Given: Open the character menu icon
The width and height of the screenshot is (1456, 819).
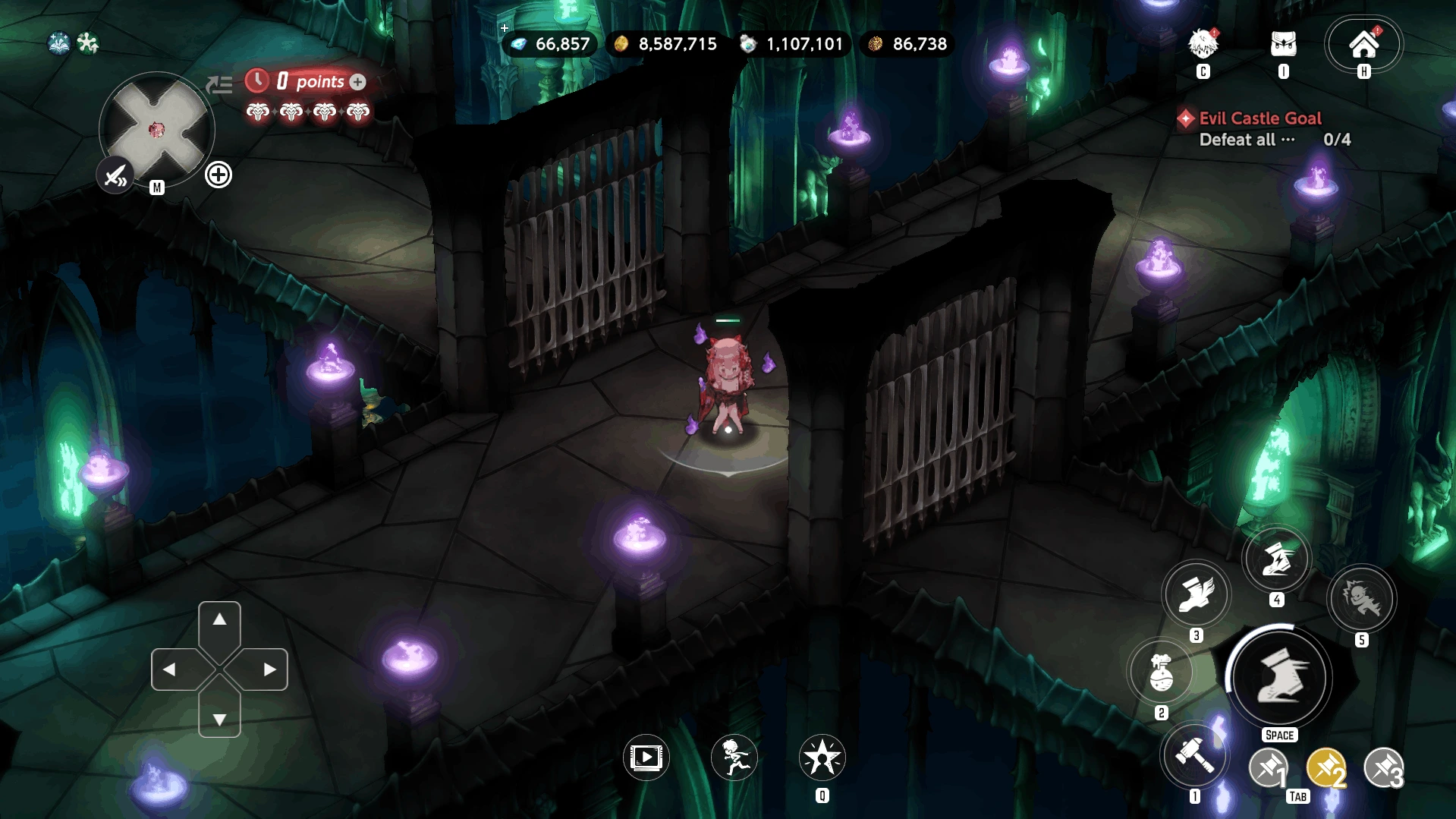Looking at the screenshot, I should click(x=1203, y=44).
